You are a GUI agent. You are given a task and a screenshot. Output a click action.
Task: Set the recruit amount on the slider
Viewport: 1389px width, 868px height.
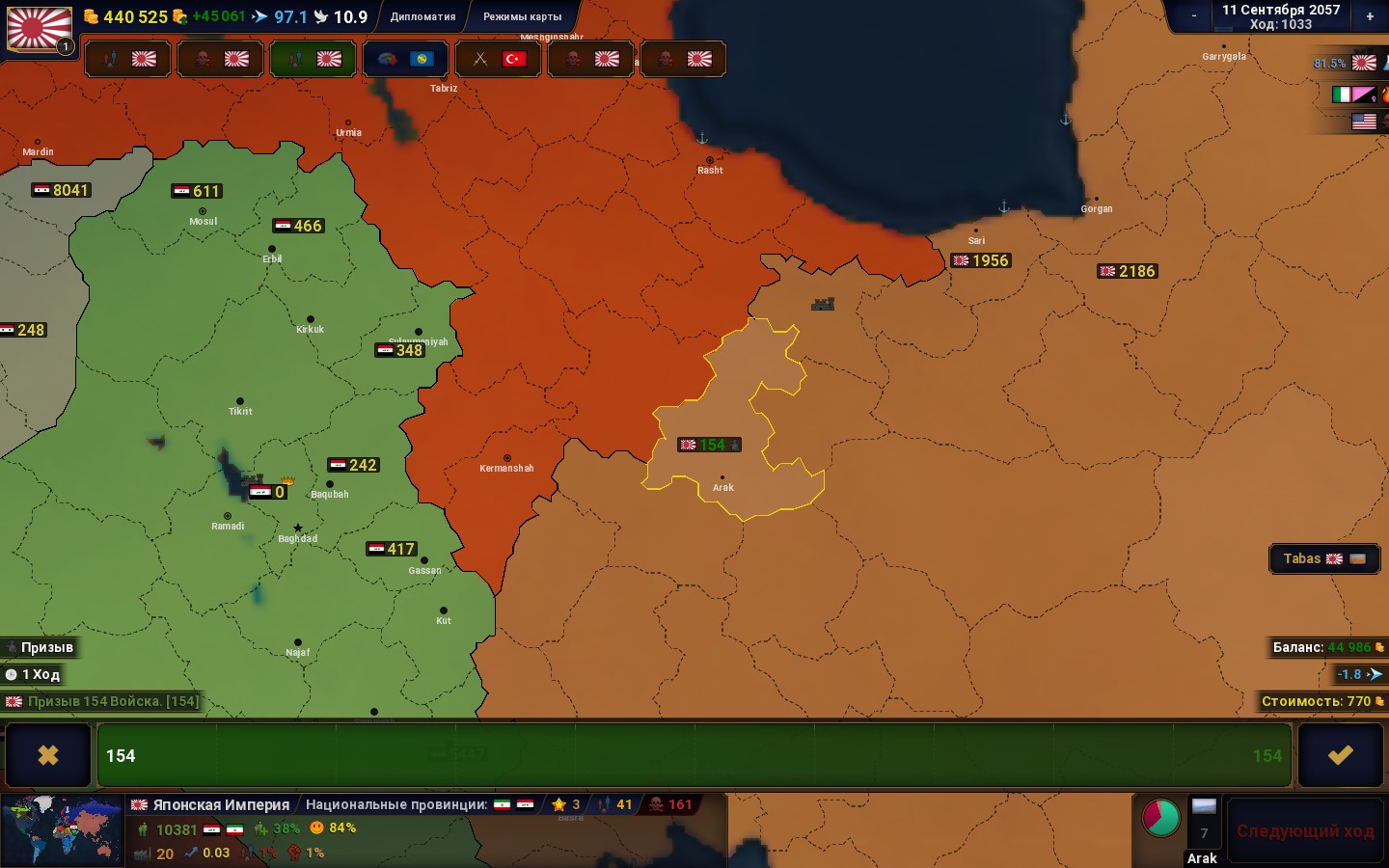coord(696,755)
